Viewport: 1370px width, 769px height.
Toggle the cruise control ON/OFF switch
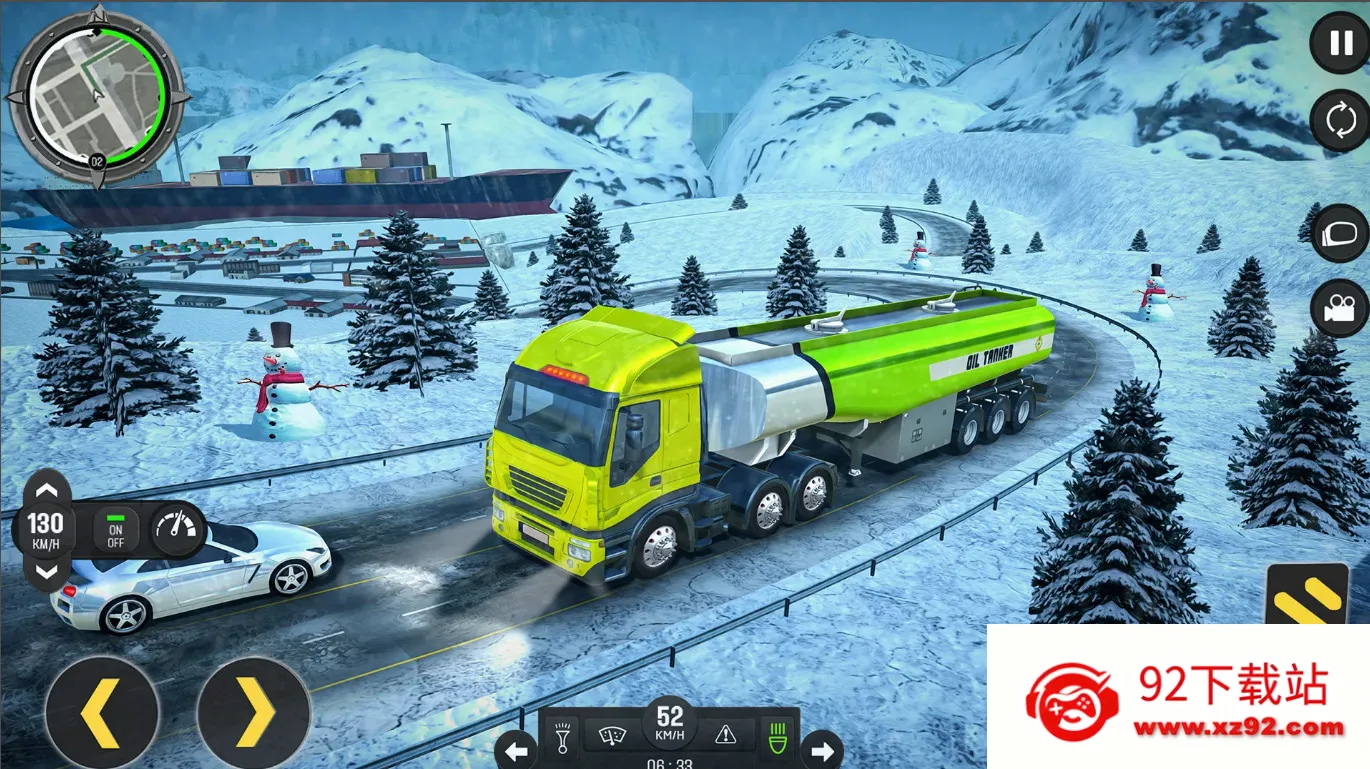(x=116, y=529)
